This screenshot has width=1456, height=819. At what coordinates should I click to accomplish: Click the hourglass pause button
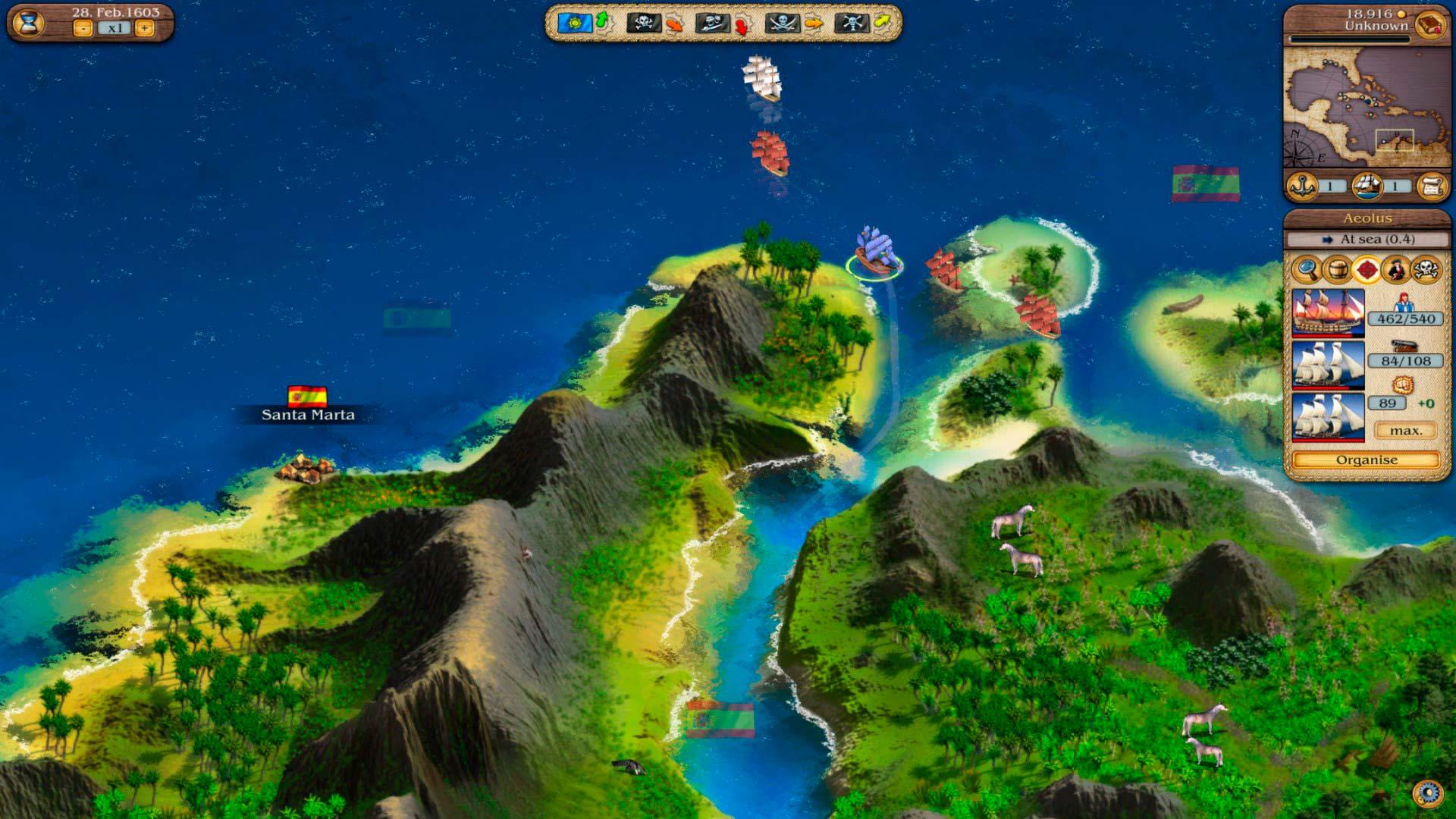[x=29, y=22]
